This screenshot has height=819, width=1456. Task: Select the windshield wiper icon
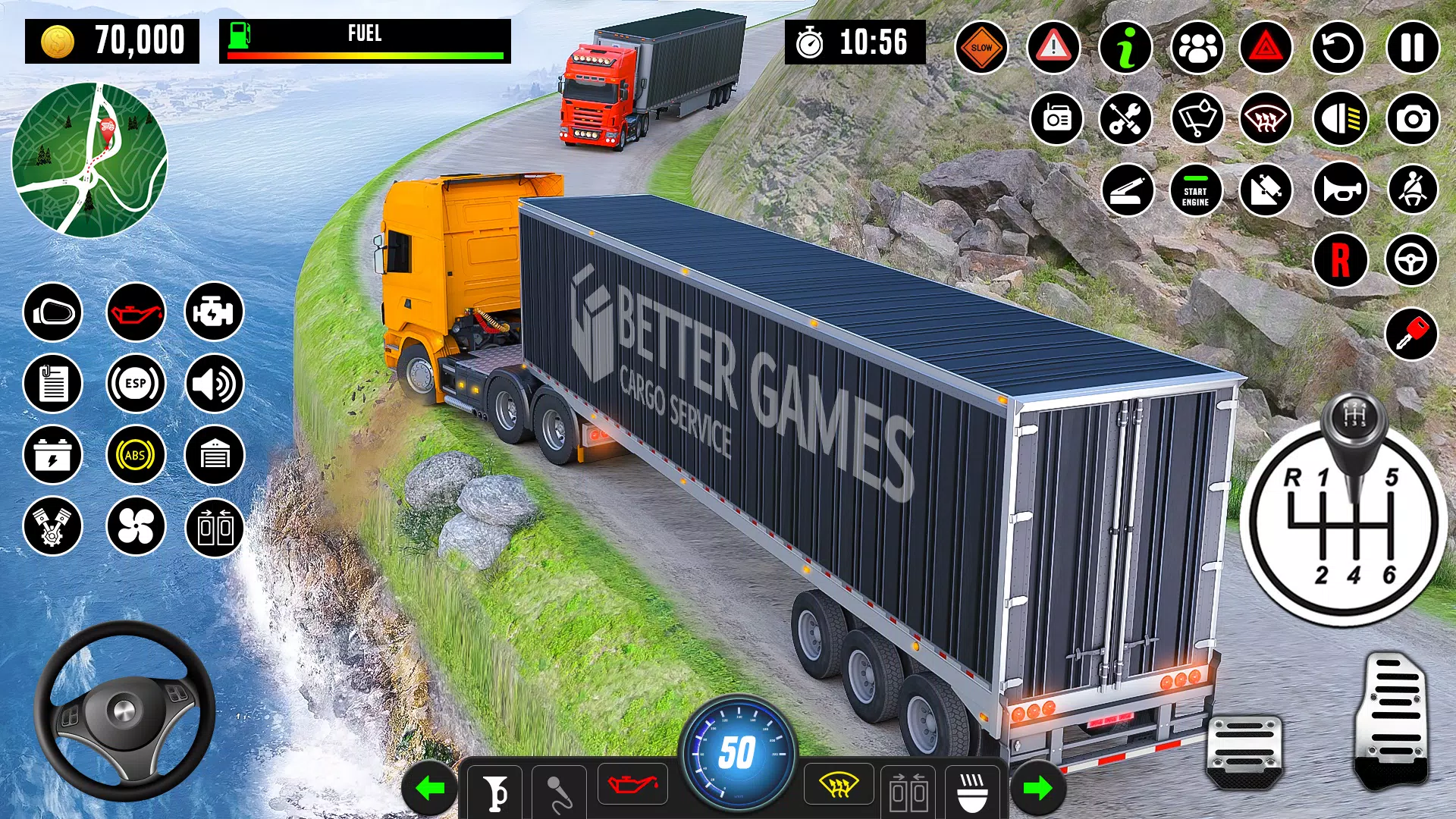pyautogui.click(x=1197, y=118)
